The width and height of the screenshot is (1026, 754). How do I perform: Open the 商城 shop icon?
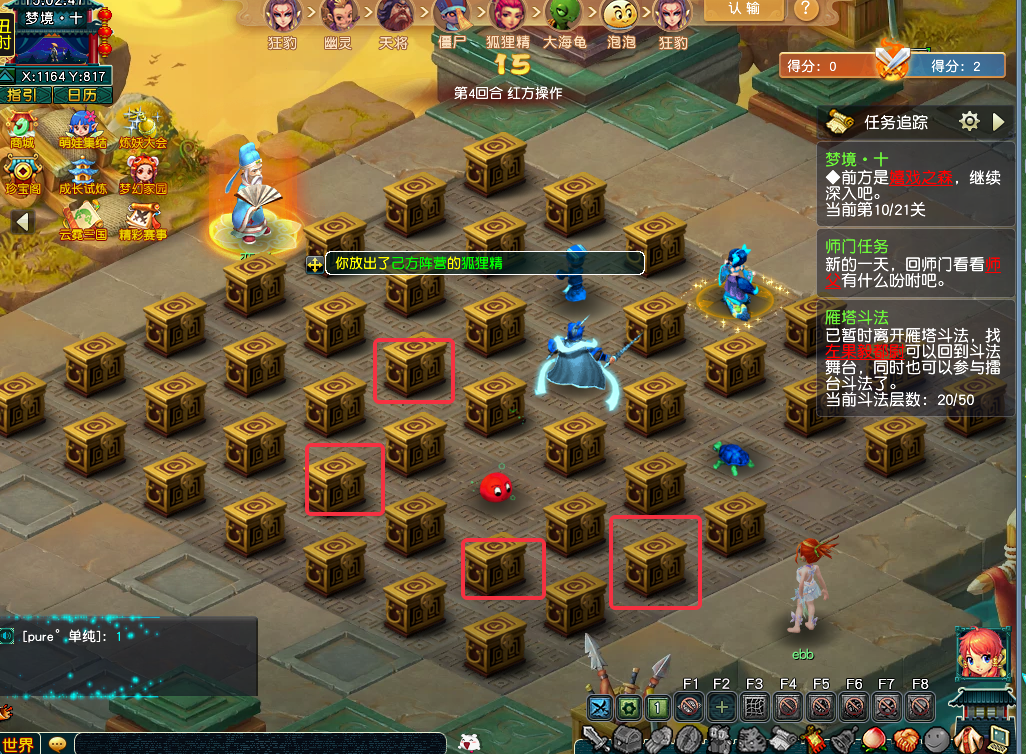(21, 129)
